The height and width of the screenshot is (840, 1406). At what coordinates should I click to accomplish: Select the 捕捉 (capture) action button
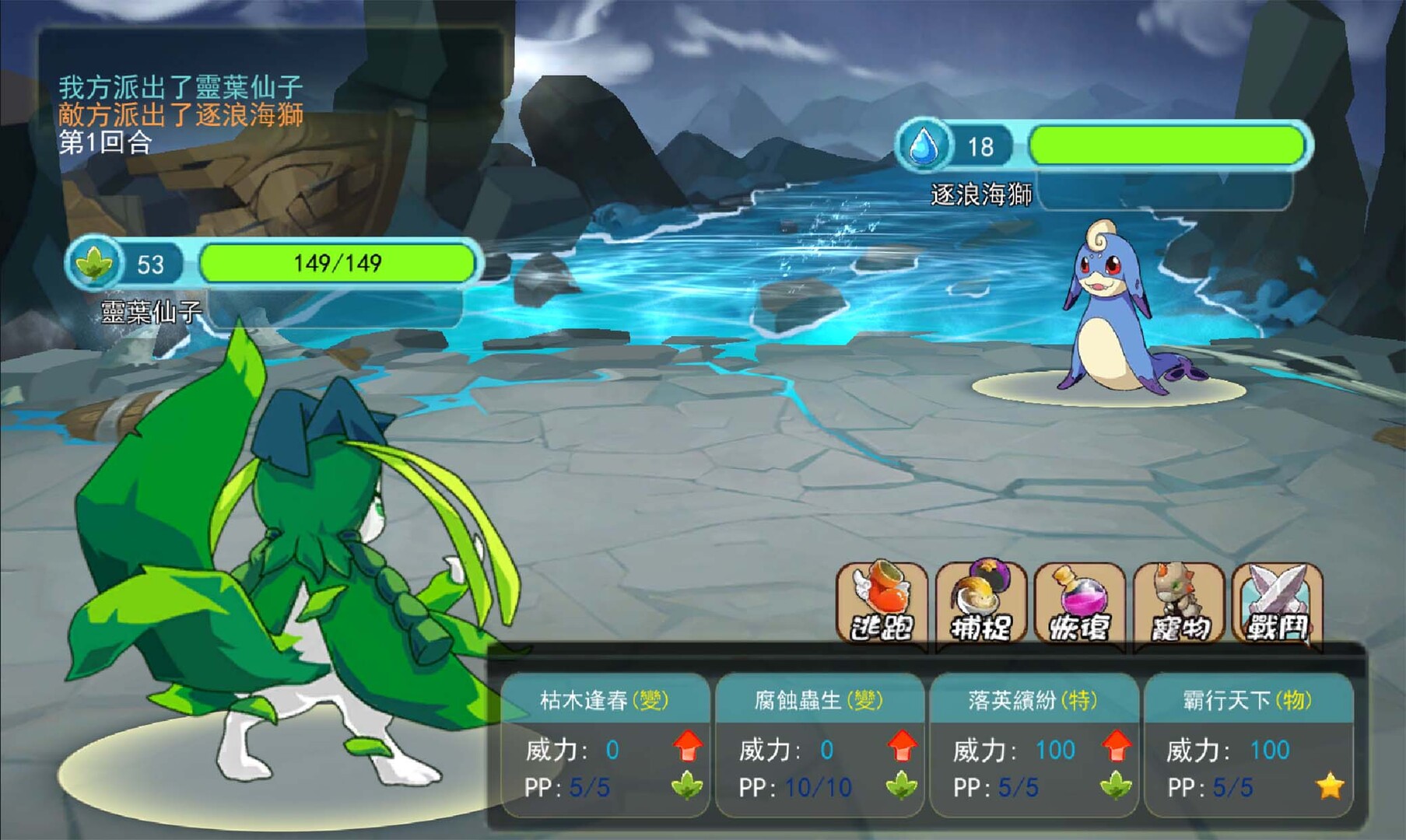pyautogui.click(x=980, y=605)
